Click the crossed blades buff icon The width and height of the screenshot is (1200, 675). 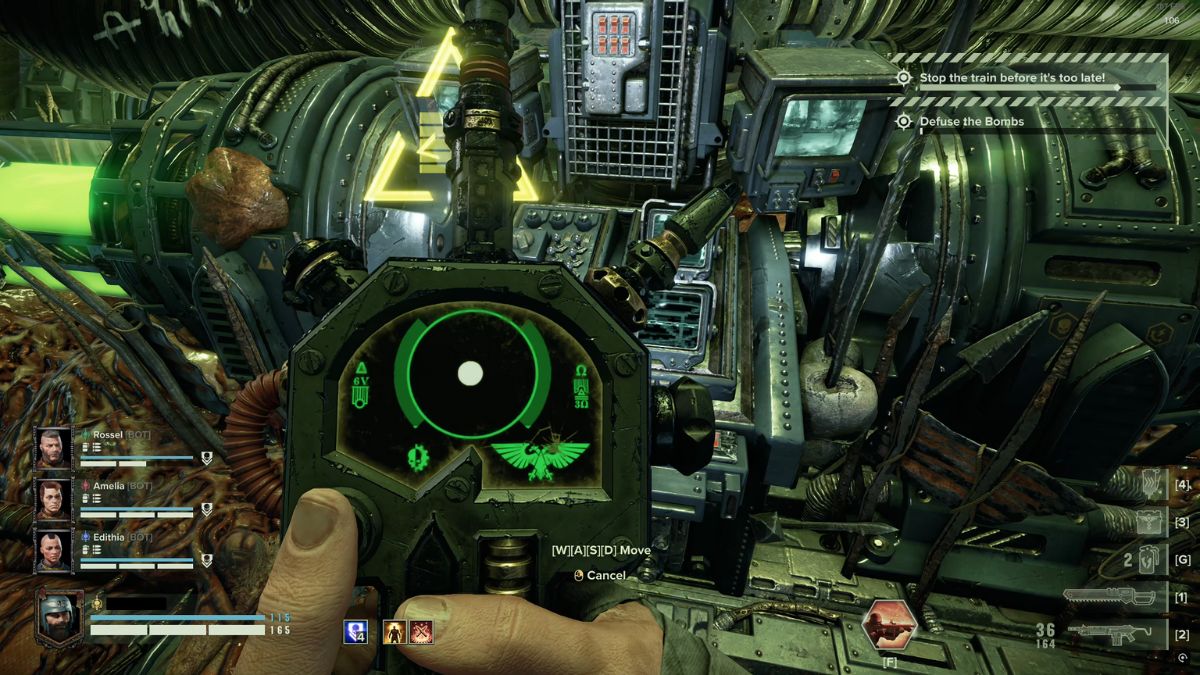(x=422, y=631)
